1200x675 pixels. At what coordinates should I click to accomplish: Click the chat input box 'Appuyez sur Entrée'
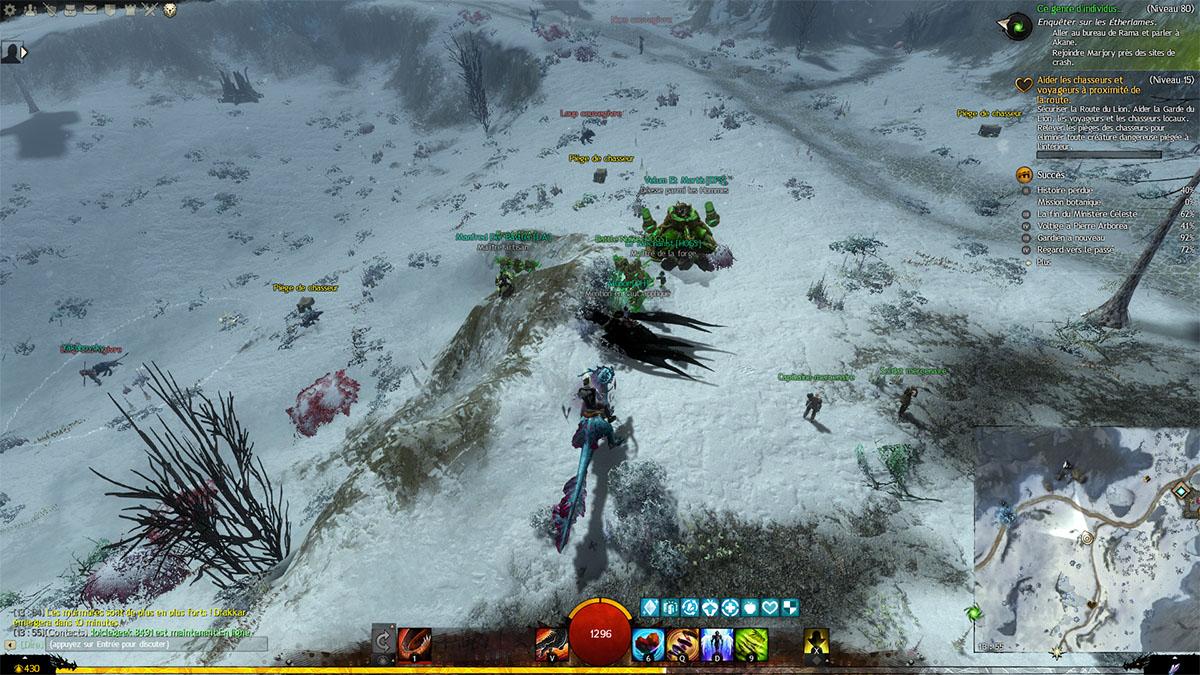click(140, 645)
